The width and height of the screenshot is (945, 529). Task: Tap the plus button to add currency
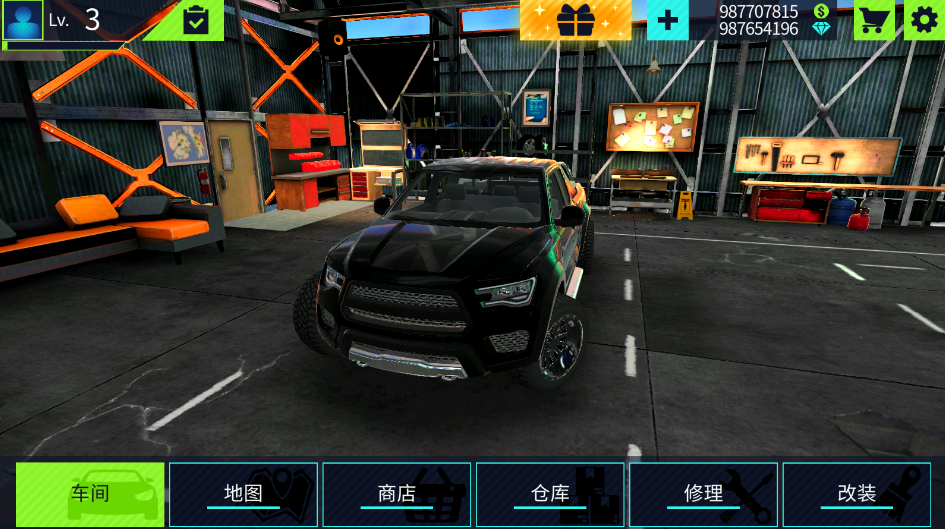tap(667, 20)
